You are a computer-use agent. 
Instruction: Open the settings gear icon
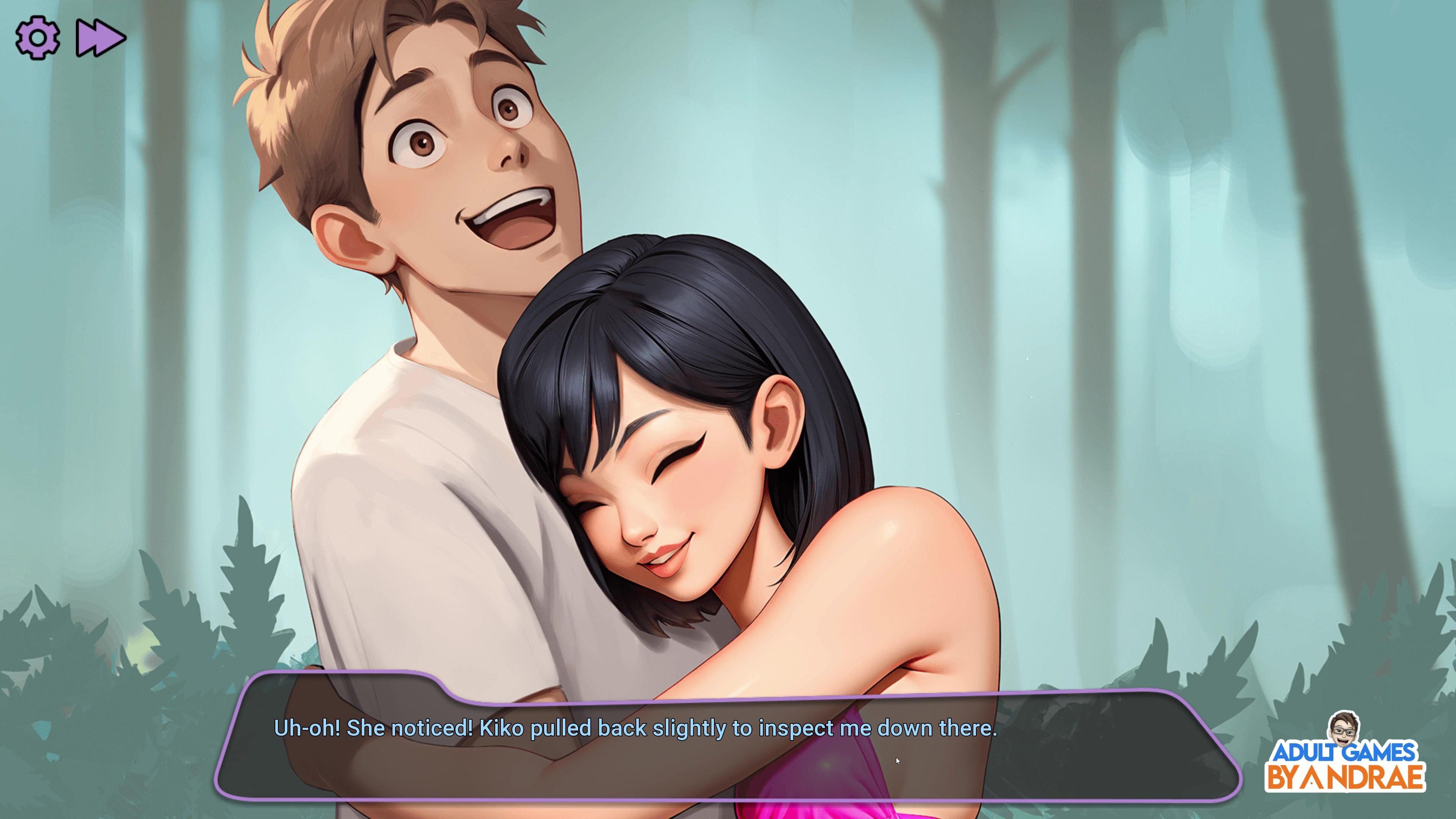[37, 38]
